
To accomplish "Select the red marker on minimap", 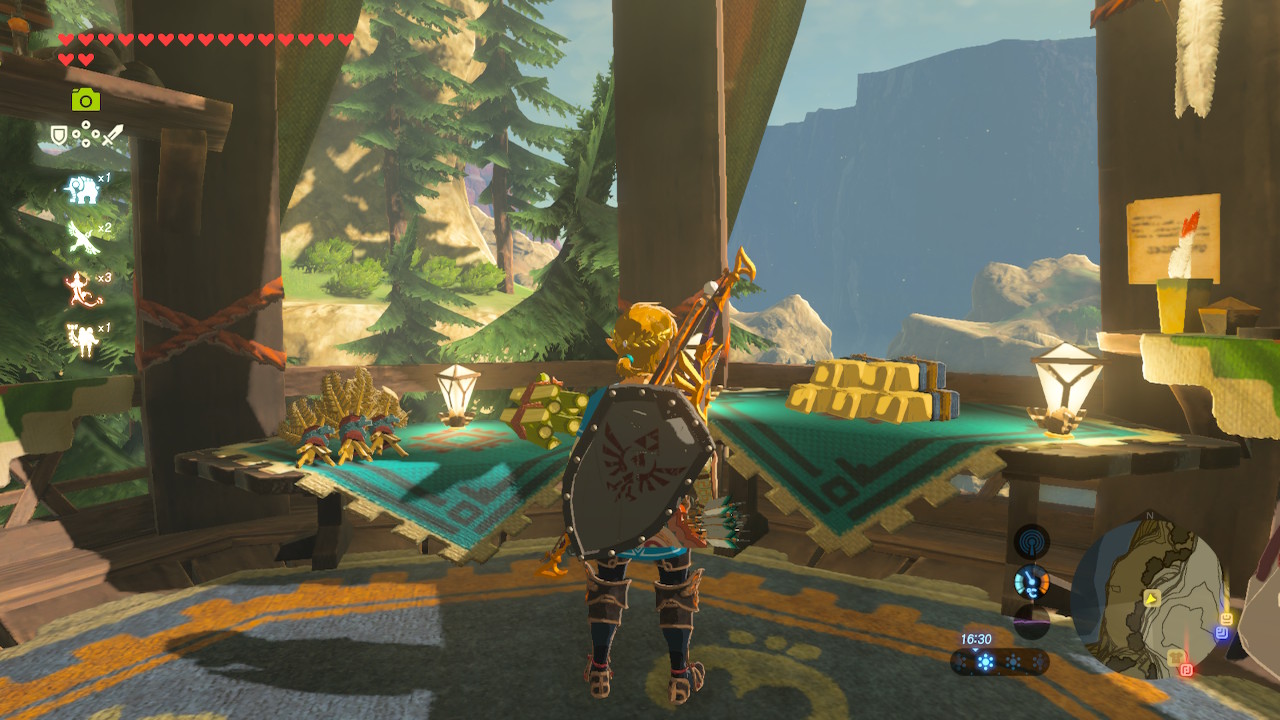I will tap(1186, 669).
